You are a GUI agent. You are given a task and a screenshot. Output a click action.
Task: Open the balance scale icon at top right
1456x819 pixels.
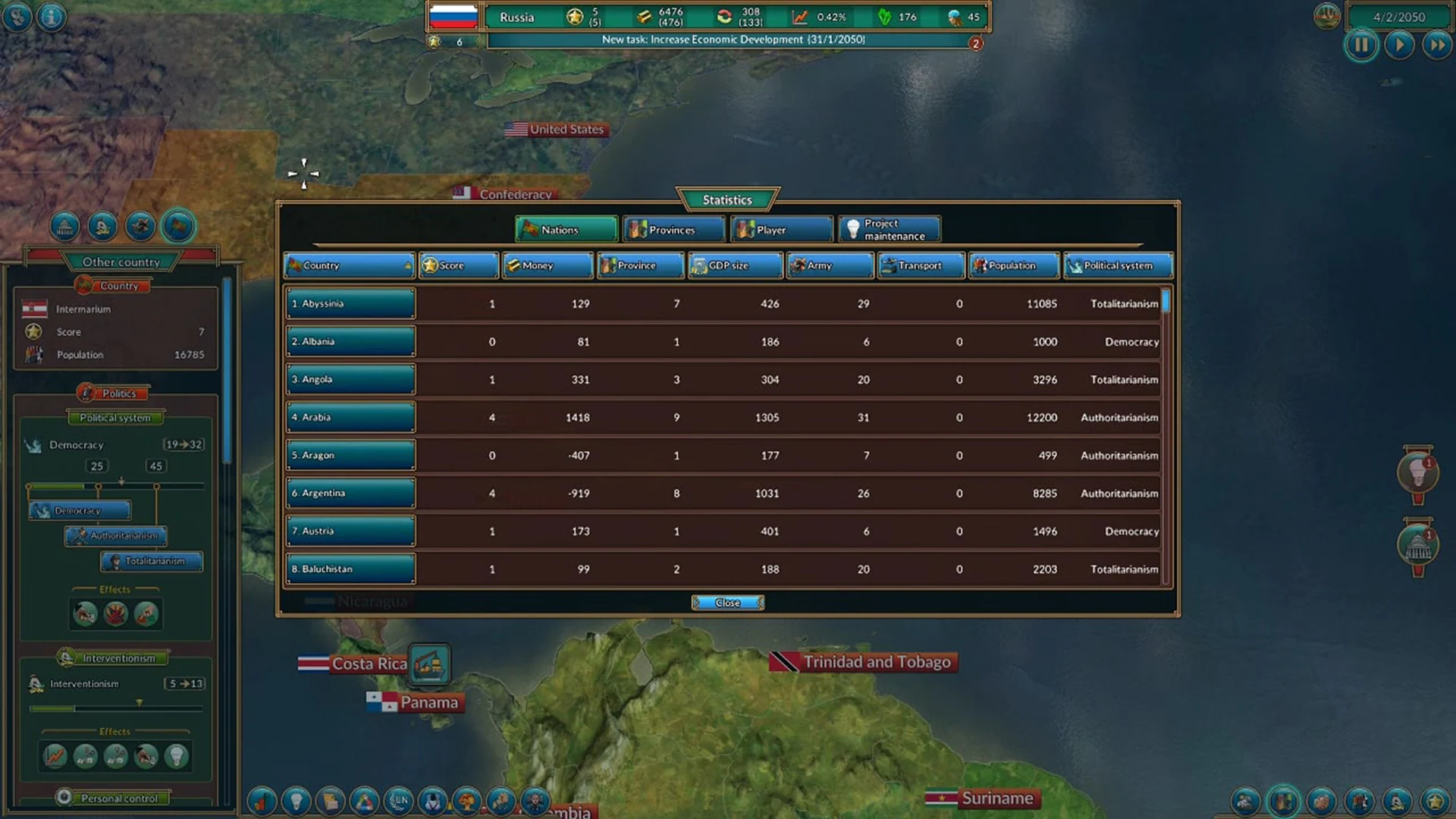point(1327,16)
